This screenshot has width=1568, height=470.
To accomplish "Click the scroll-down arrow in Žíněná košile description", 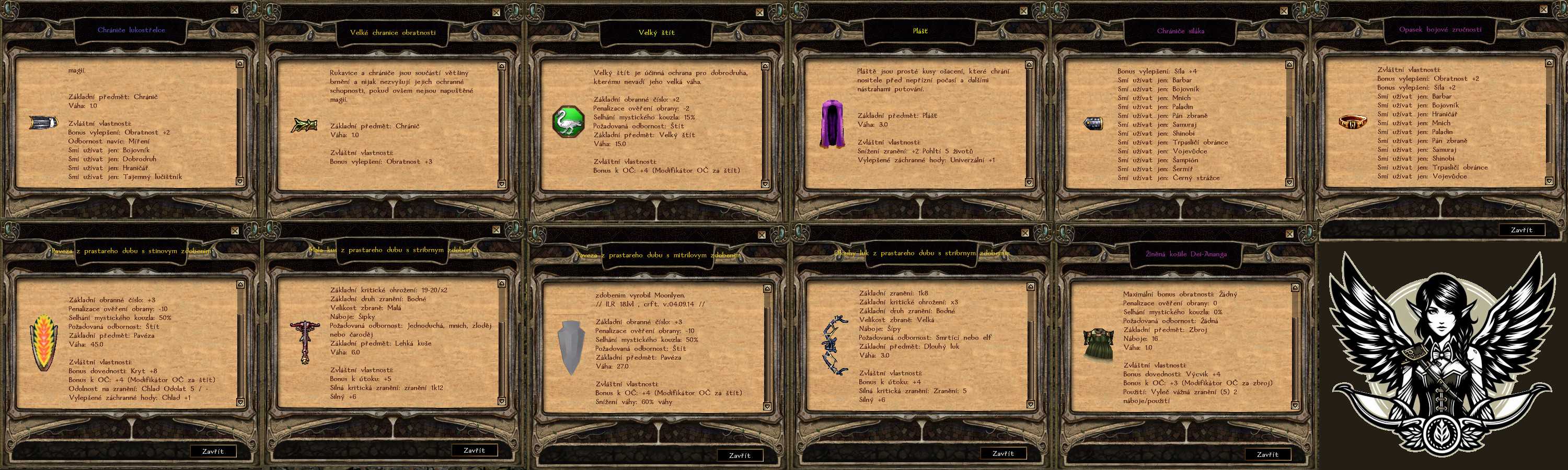I will [1295, 404].
